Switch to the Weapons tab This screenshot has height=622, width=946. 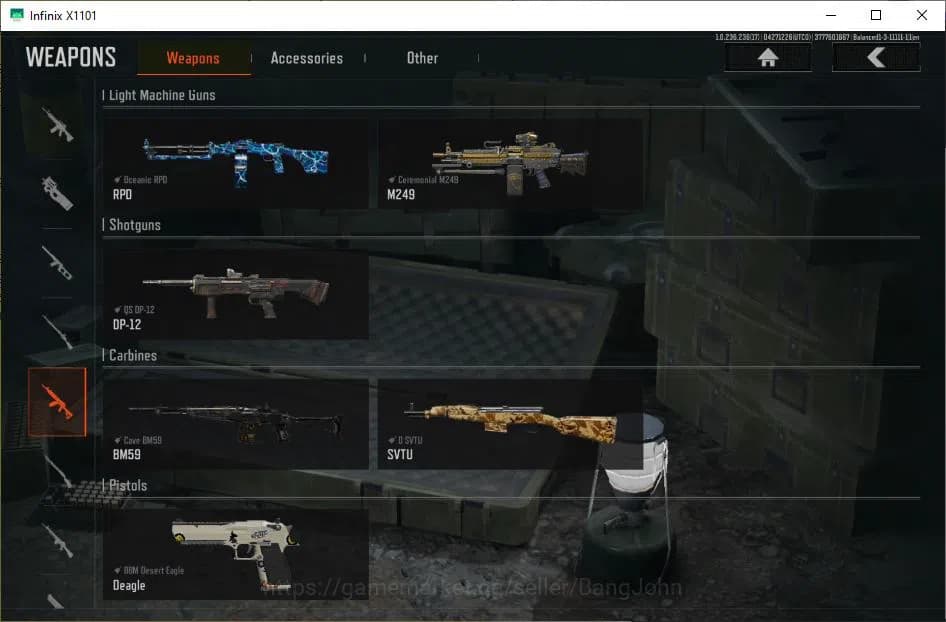coord(193,58)
